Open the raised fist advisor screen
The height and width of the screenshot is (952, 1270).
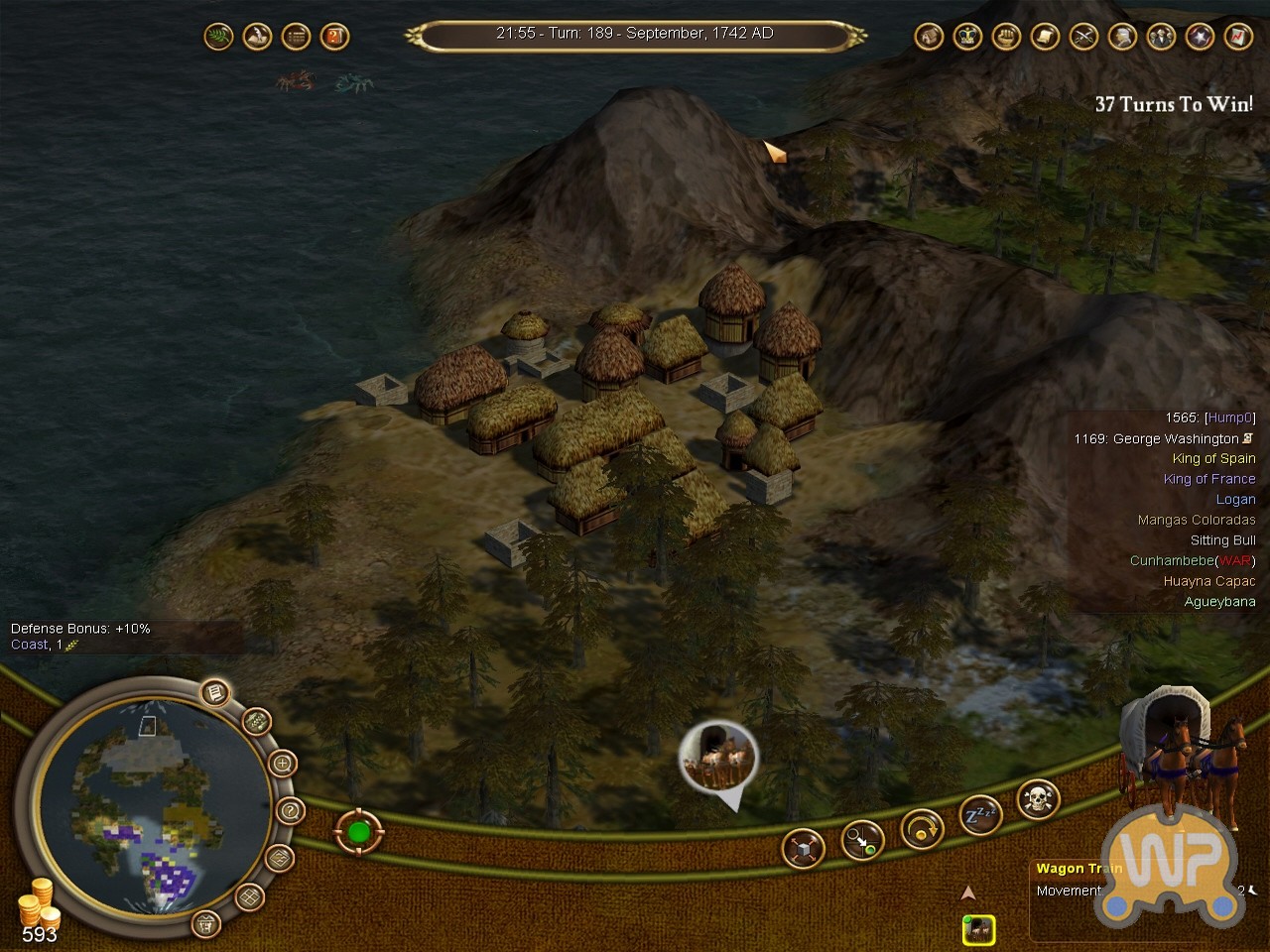1006,38
